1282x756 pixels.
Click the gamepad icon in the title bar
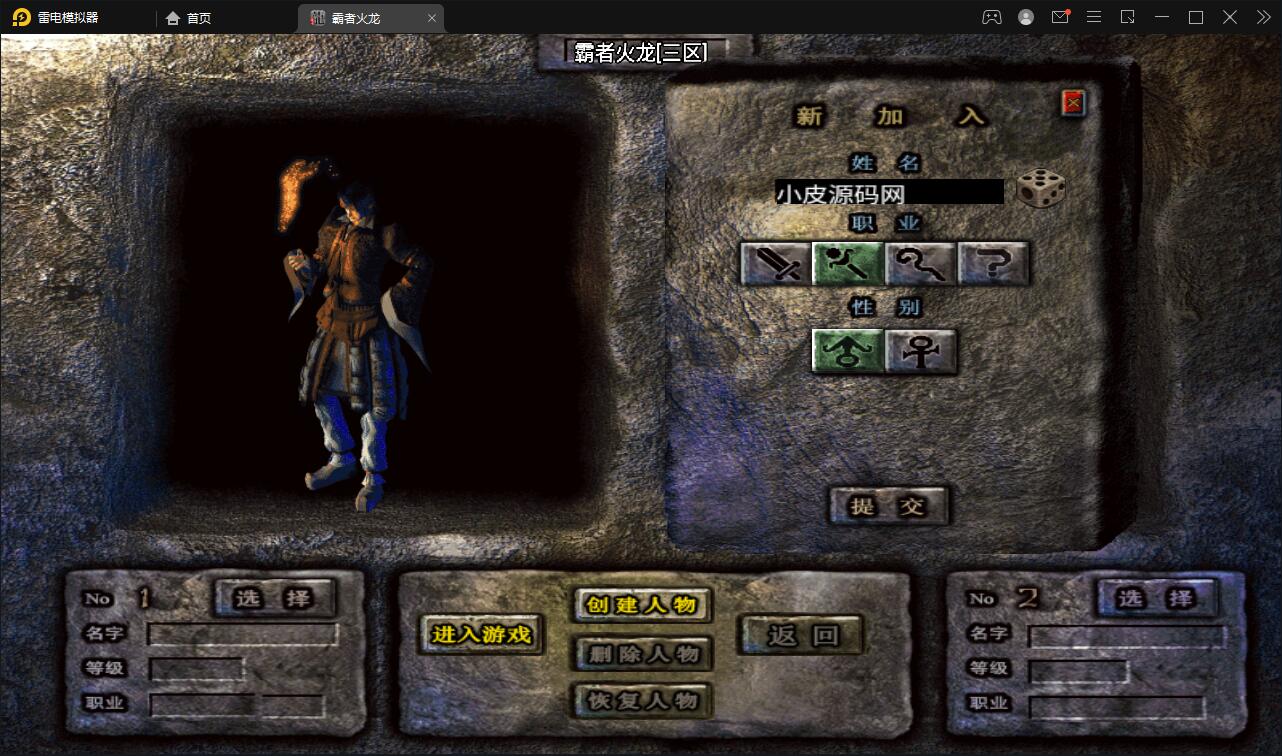coord(990,16)
